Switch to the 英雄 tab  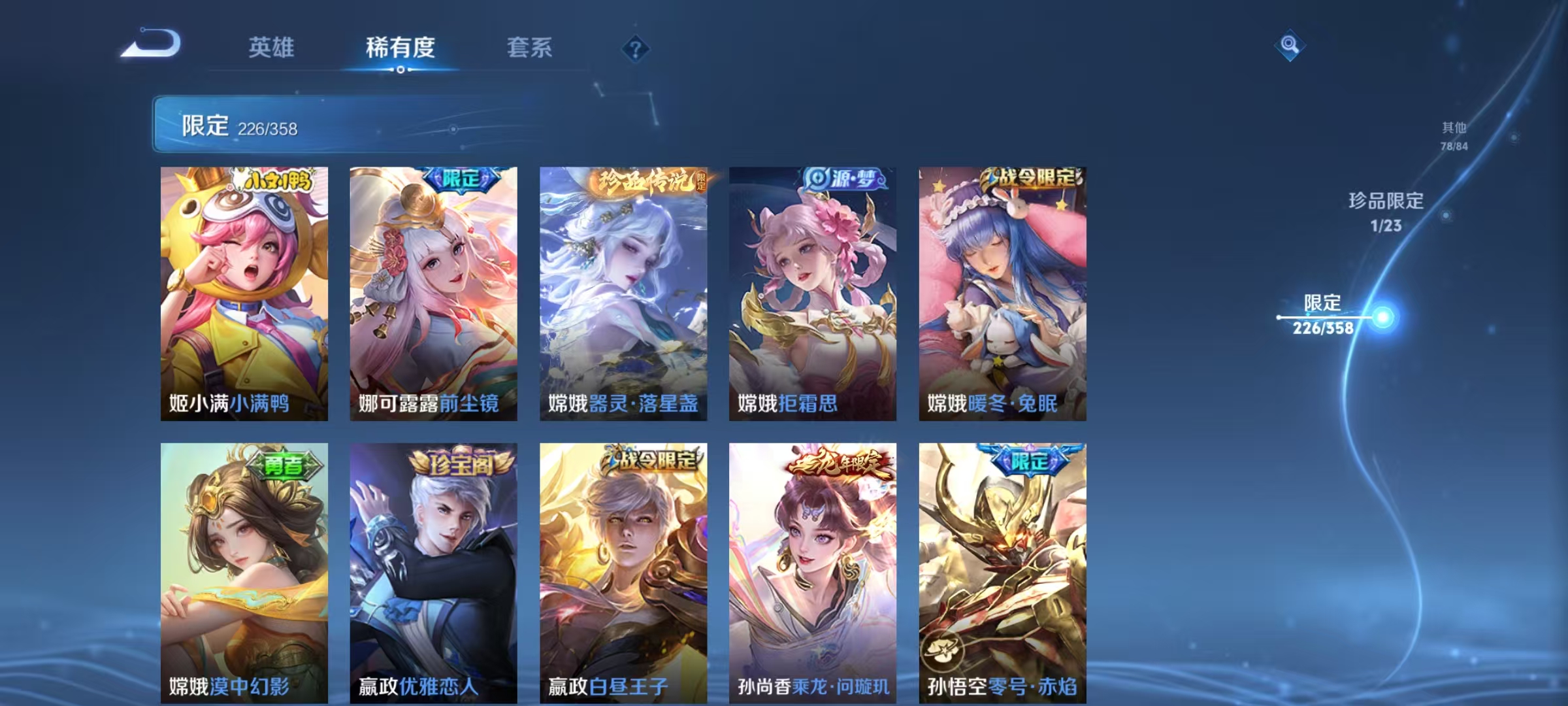point(271,48)
